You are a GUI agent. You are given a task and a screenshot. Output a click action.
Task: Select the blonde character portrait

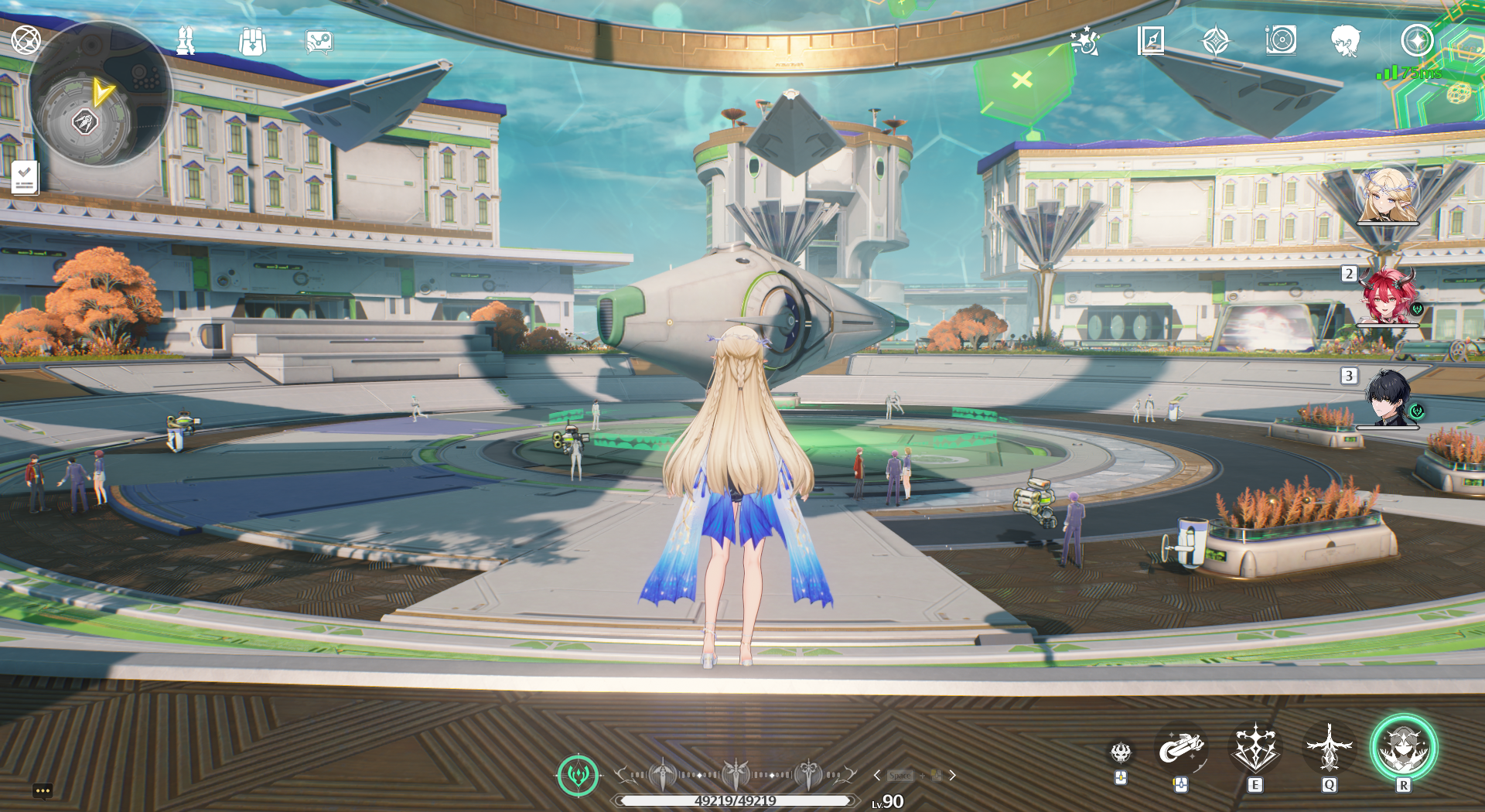point(1388,196)
